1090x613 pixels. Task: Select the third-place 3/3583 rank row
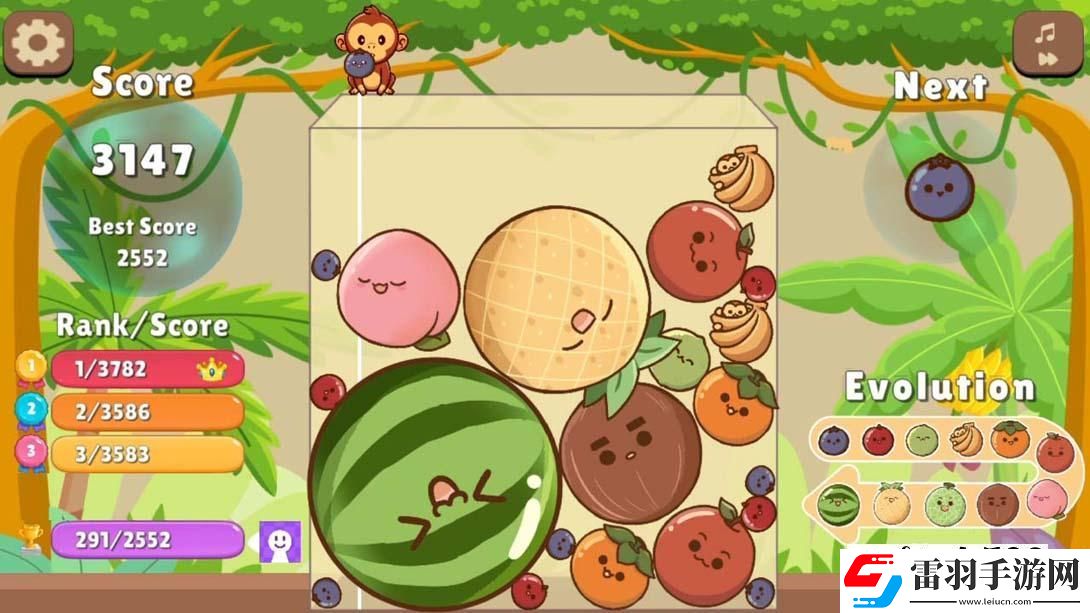[x=146, y=454]
